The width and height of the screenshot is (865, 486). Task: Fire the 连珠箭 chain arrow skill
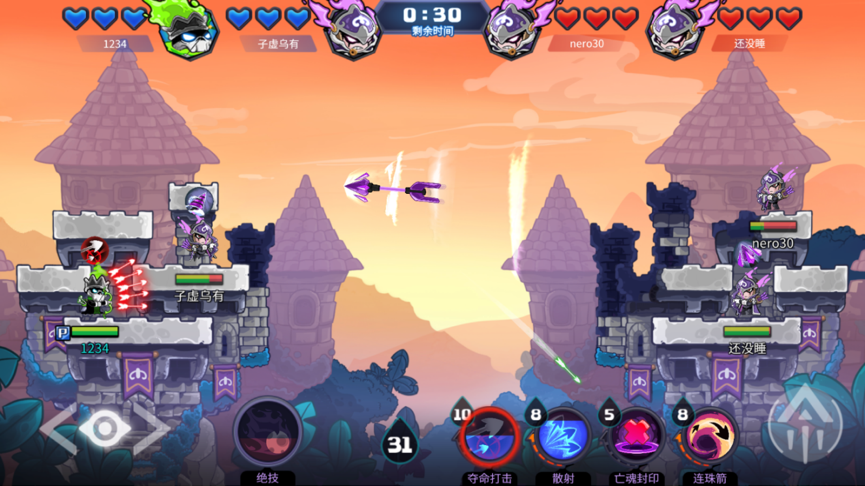pyautogui.click(x=709, y=438)
